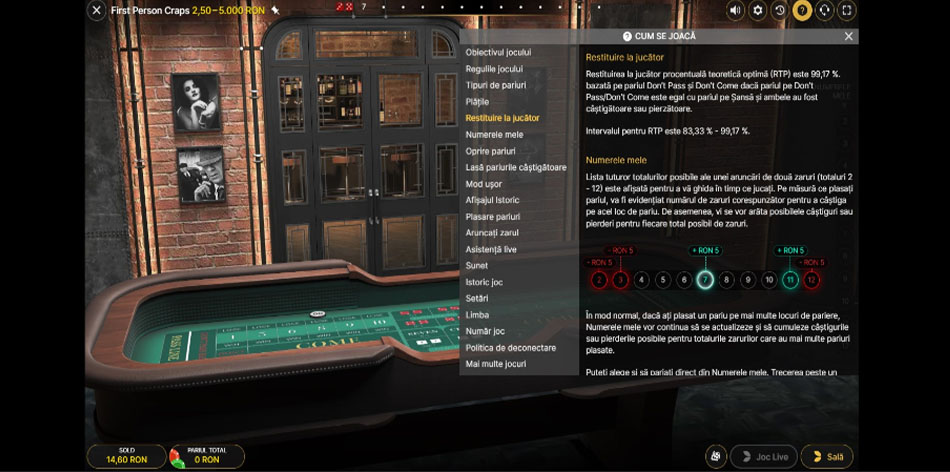Exit the game with the top-left X
Screen dimensions: 950x472
pos(97,10)
